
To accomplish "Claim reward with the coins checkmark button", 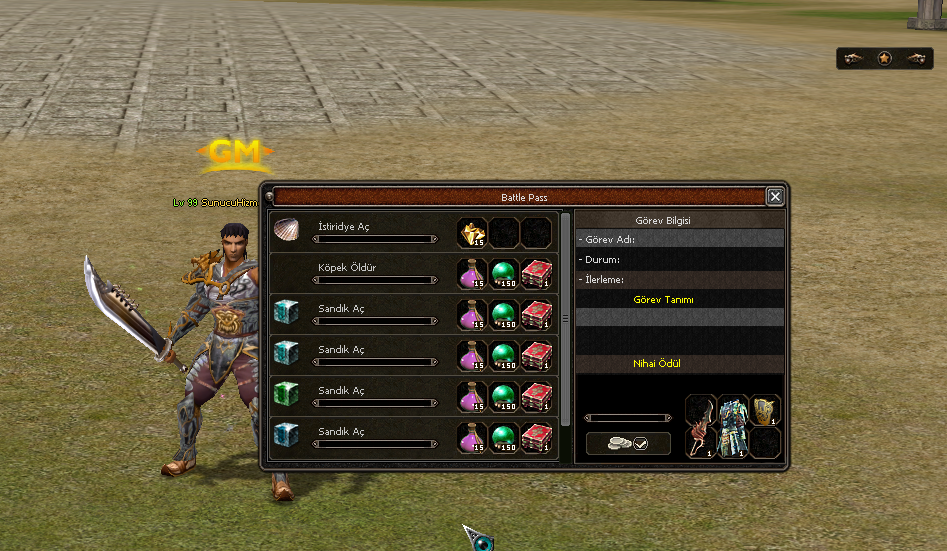I will [x=628, y=443].
